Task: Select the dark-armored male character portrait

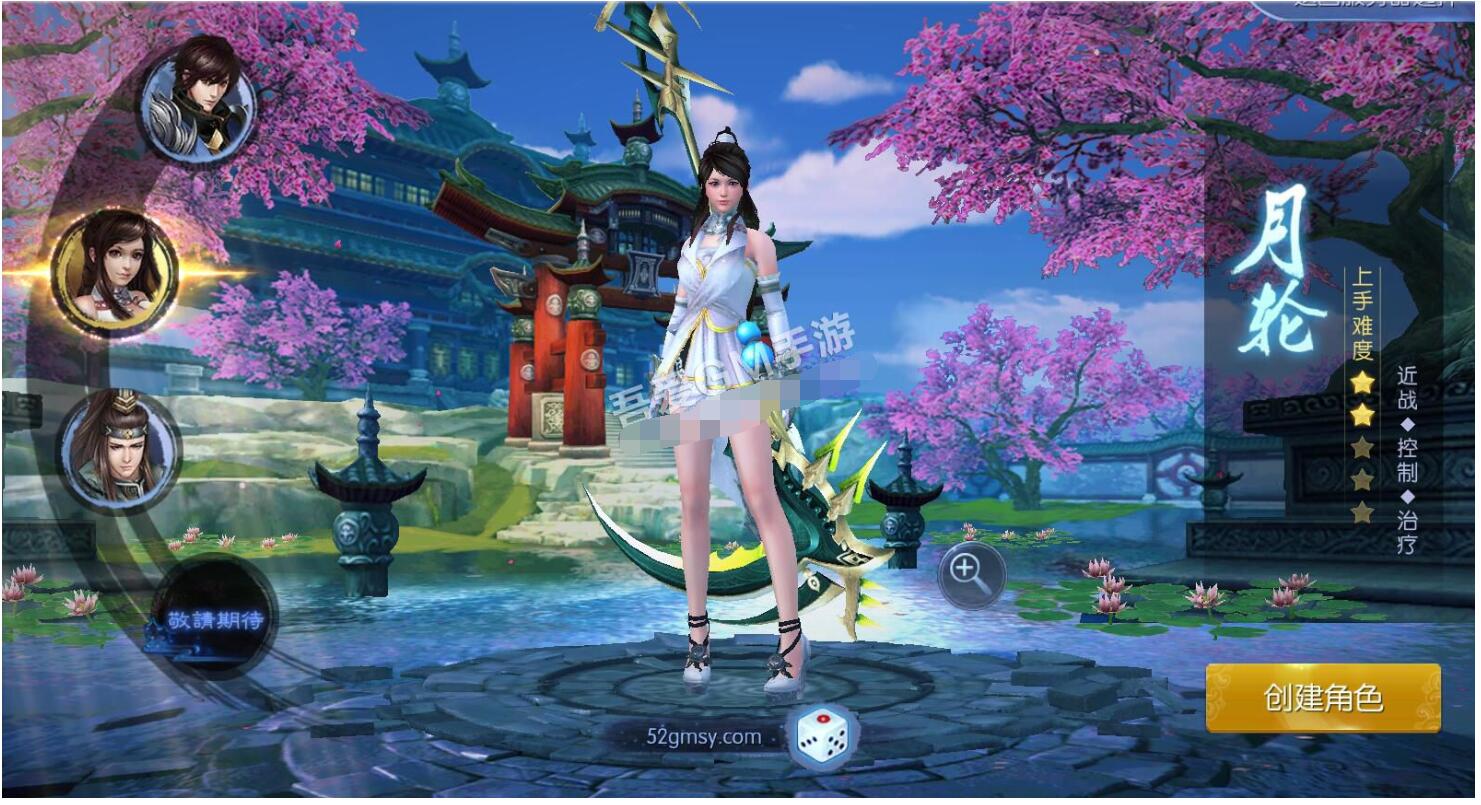Action: click(198, 98)
